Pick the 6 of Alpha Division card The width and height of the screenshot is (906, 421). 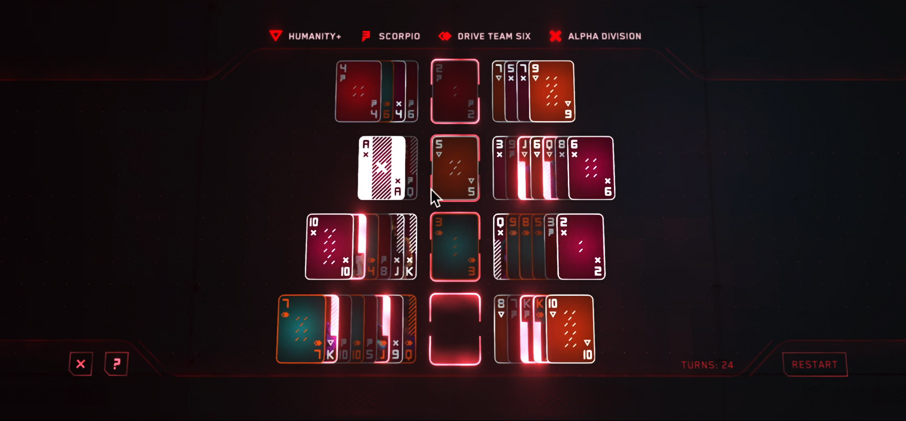pyautogui.click(x=592, y=168)
